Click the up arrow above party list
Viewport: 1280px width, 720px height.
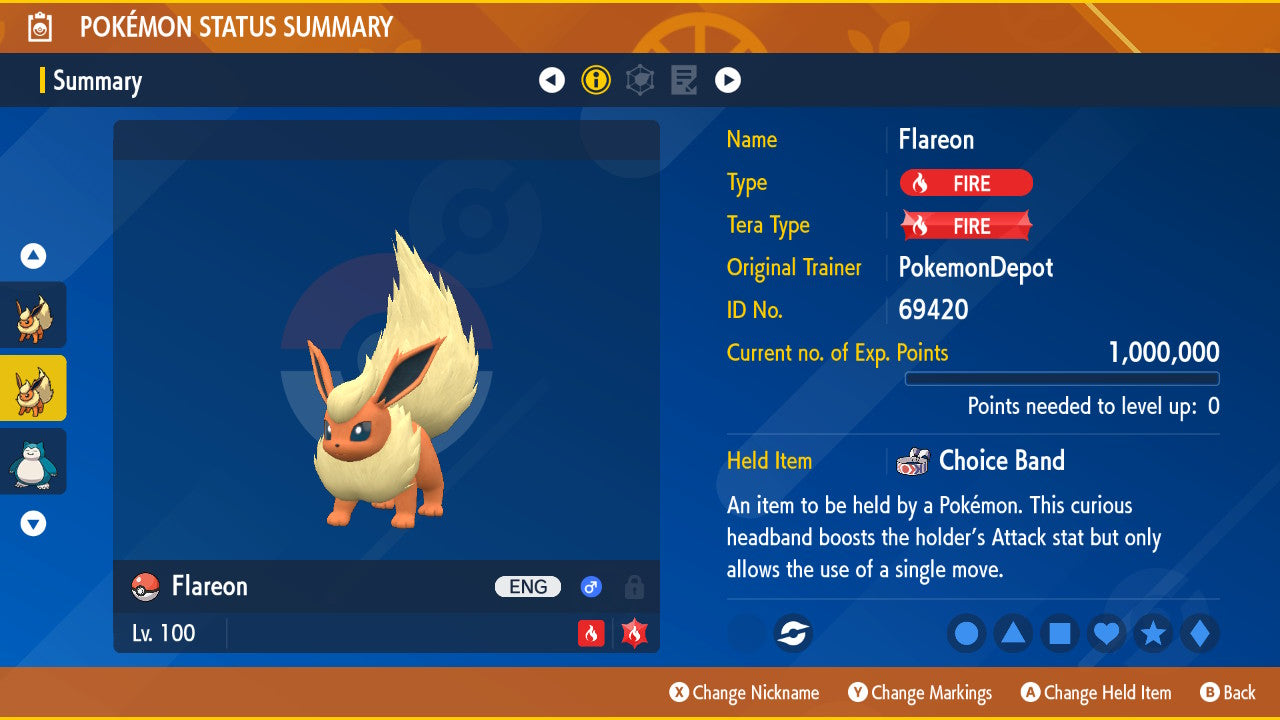pyautogui.click(x=33, y=257)
